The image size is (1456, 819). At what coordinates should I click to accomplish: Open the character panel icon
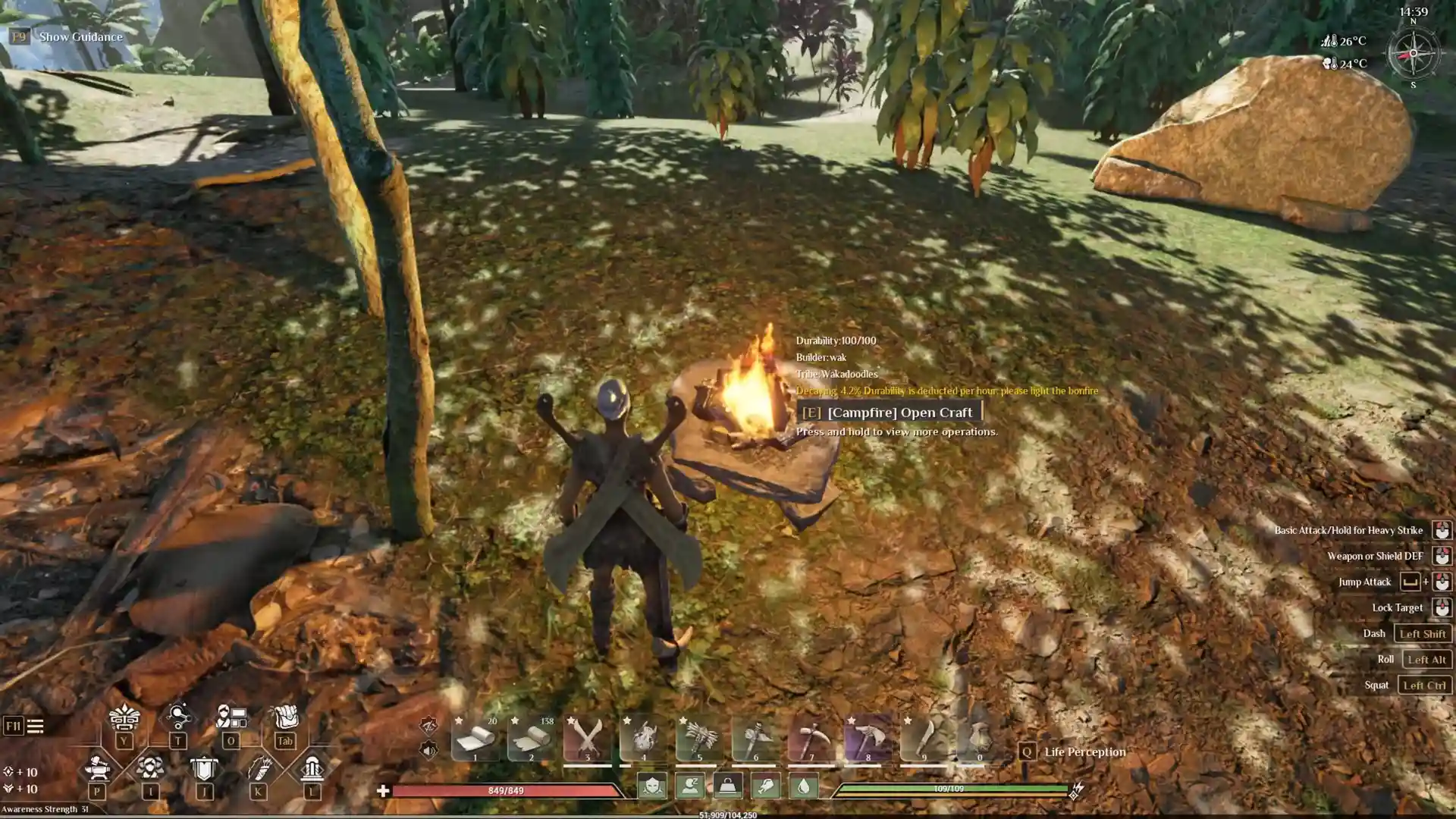231,717
